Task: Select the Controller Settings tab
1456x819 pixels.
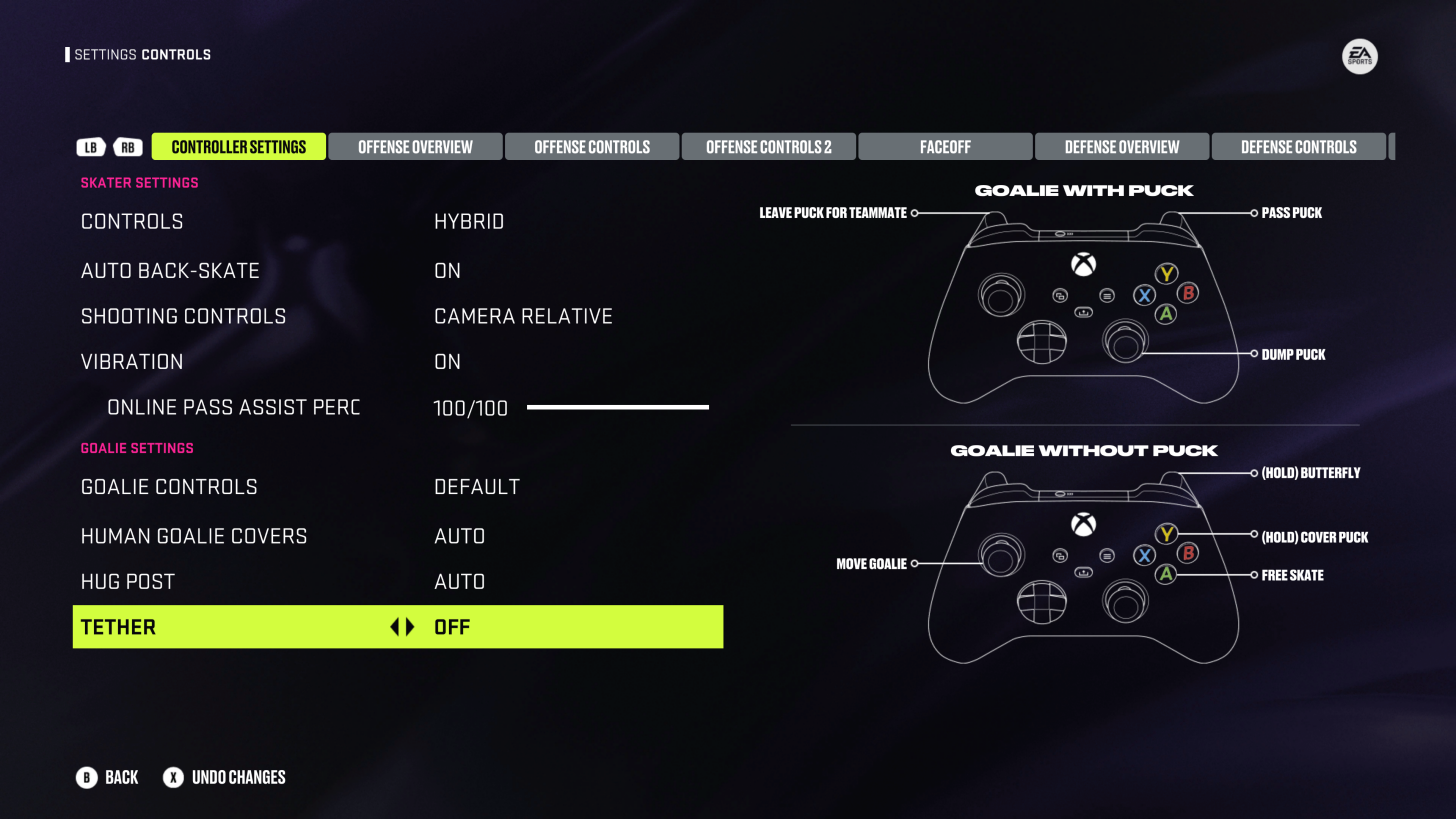Action: click(x=238, y=147)
